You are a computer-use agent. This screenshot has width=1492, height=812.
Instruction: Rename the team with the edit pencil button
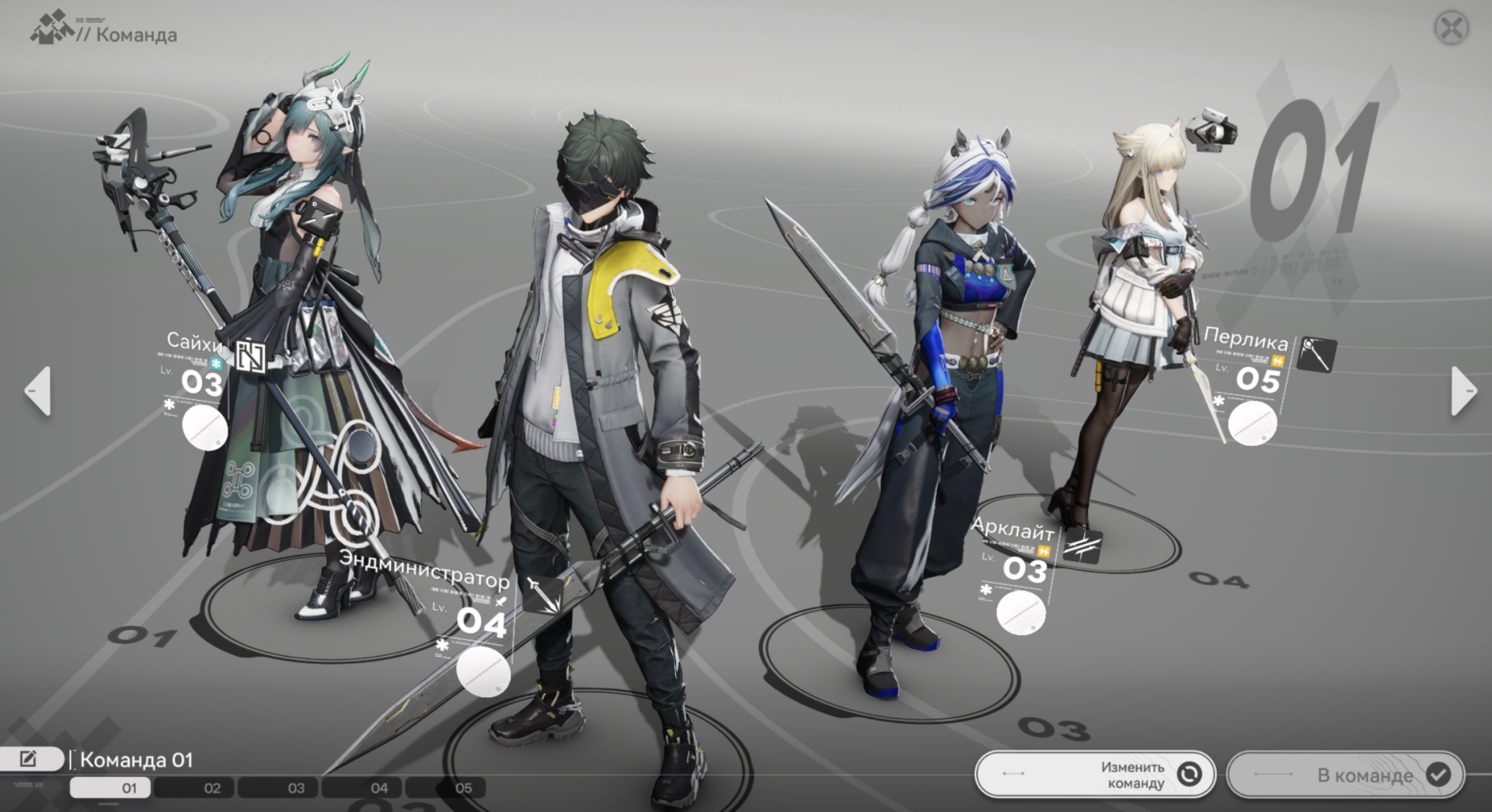pyautogui.click(x=30, y=758)
